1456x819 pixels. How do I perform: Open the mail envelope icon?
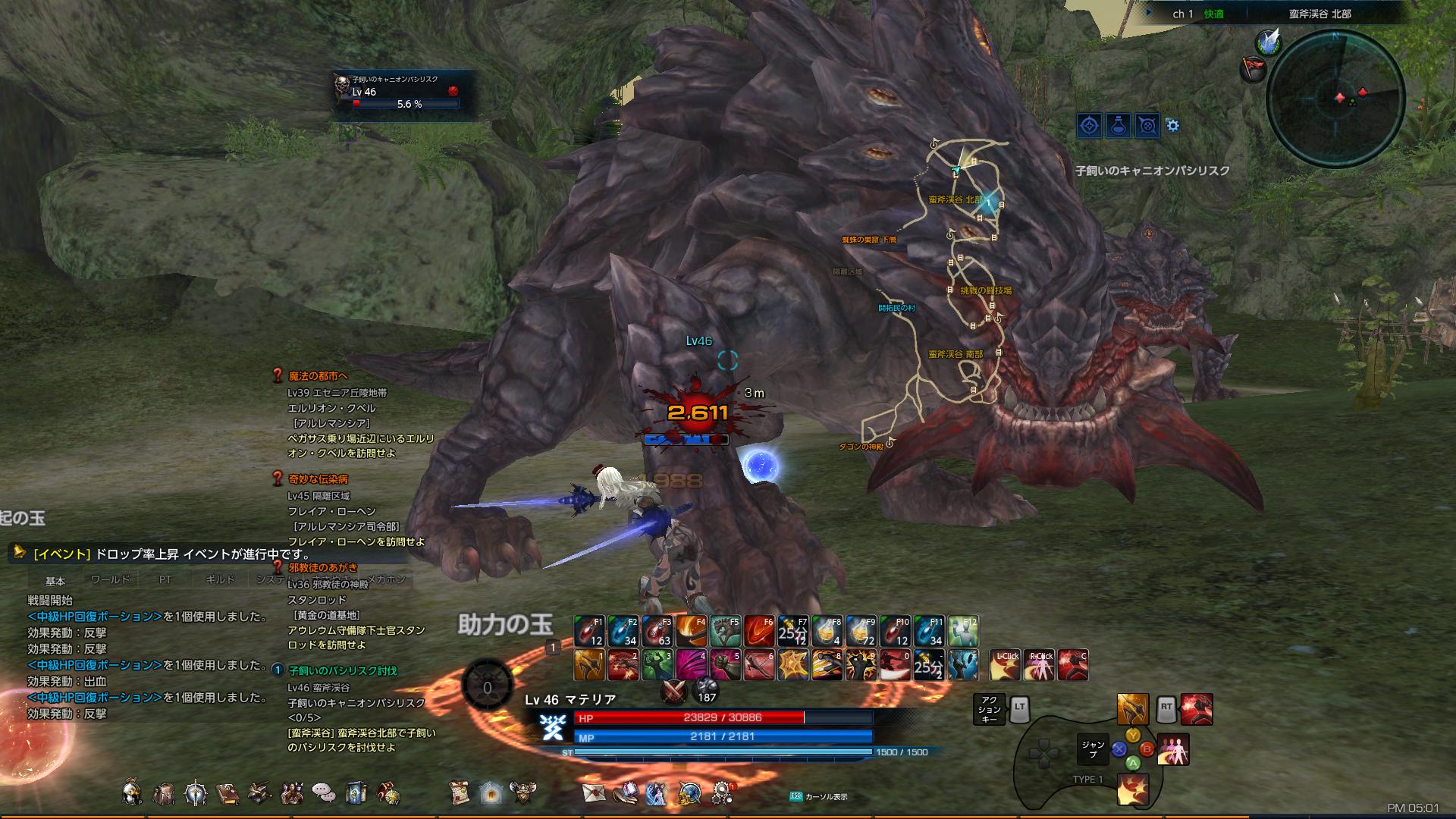coord(592,793)
